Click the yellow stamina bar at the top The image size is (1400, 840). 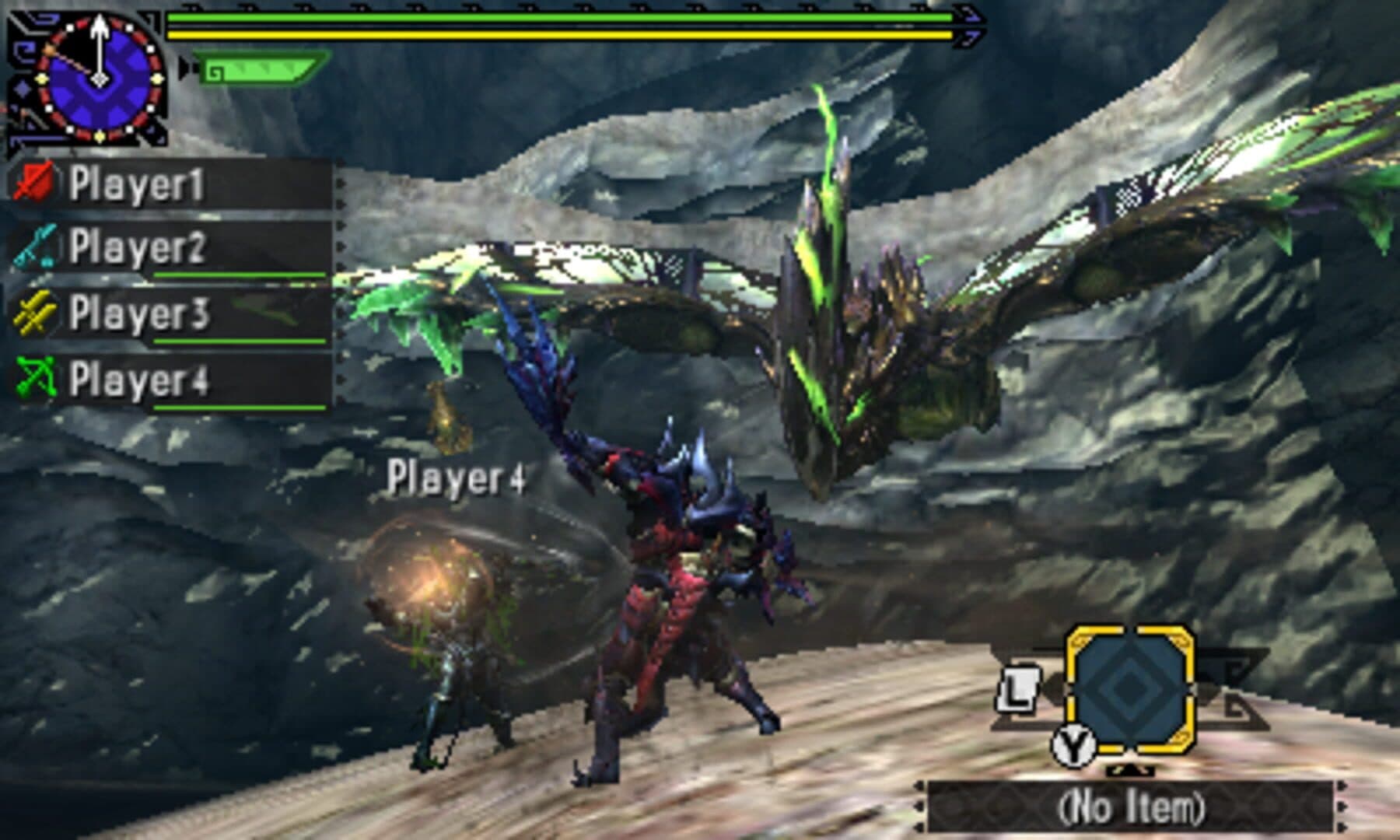click(x=560, y=34)
